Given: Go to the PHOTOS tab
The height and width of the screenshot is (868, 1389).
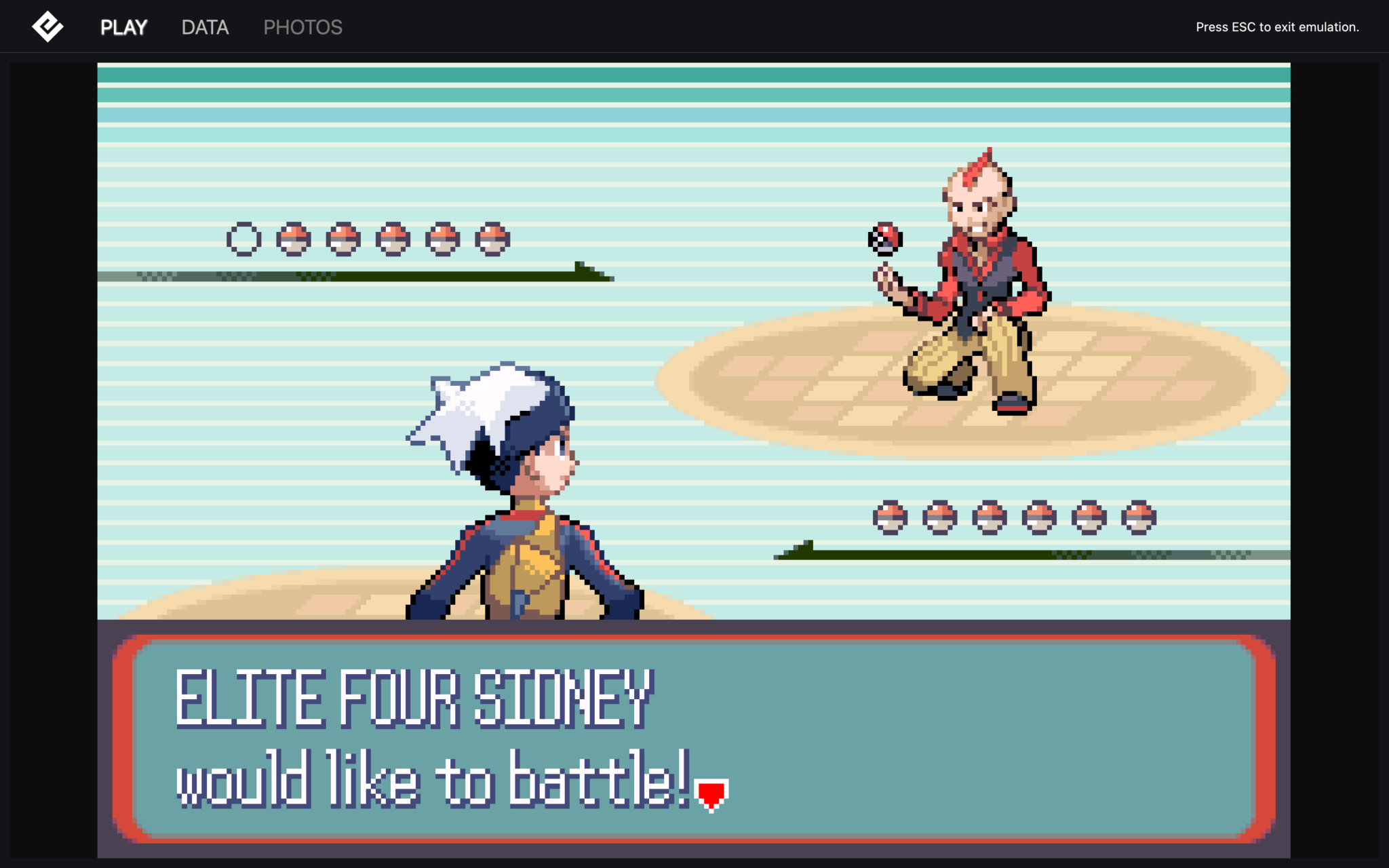Looking at the screenshot, I should (302, 27).
